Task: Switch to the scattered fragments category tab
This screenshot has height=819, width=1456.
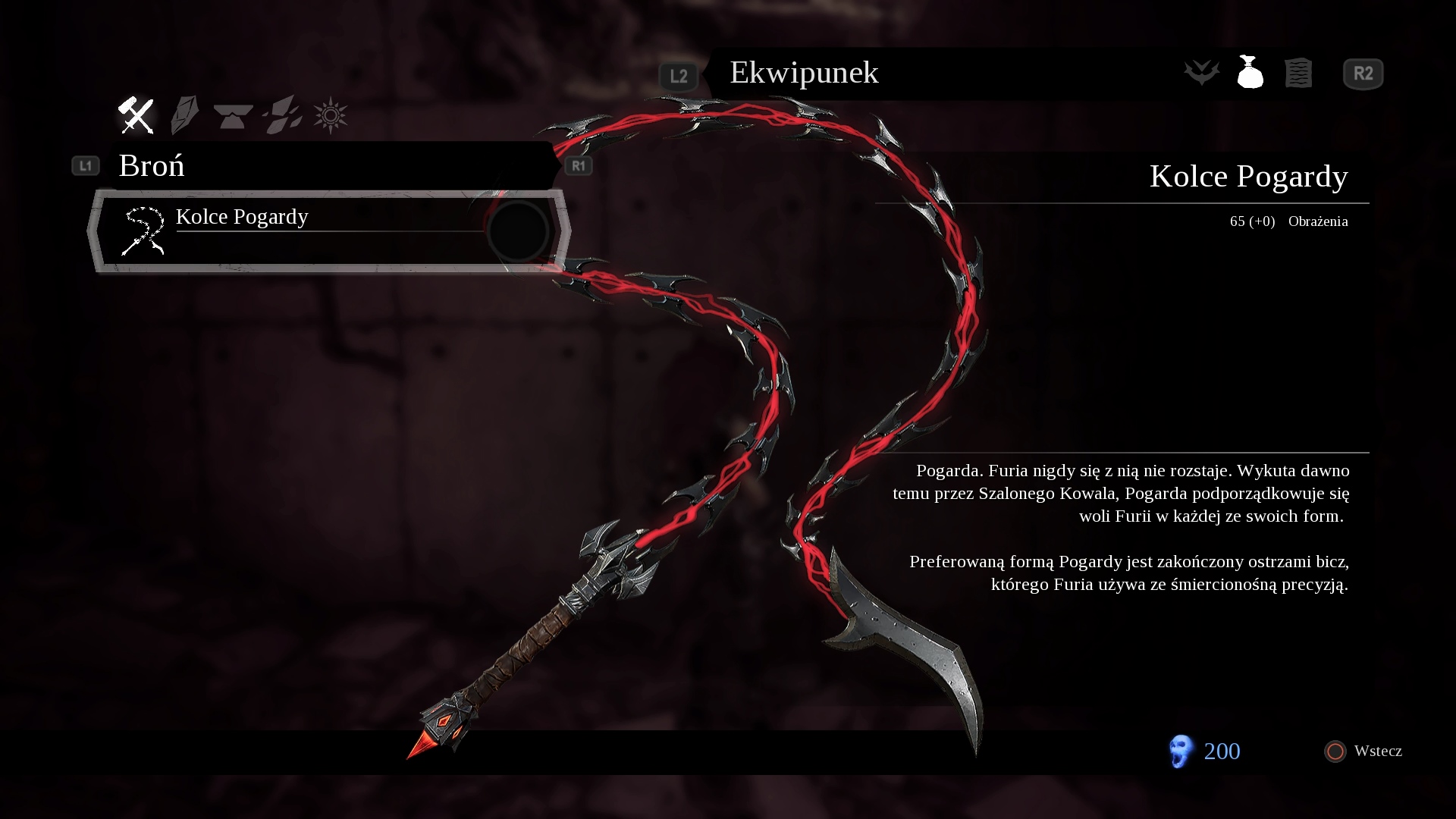Action: click(x=282, y=115)
